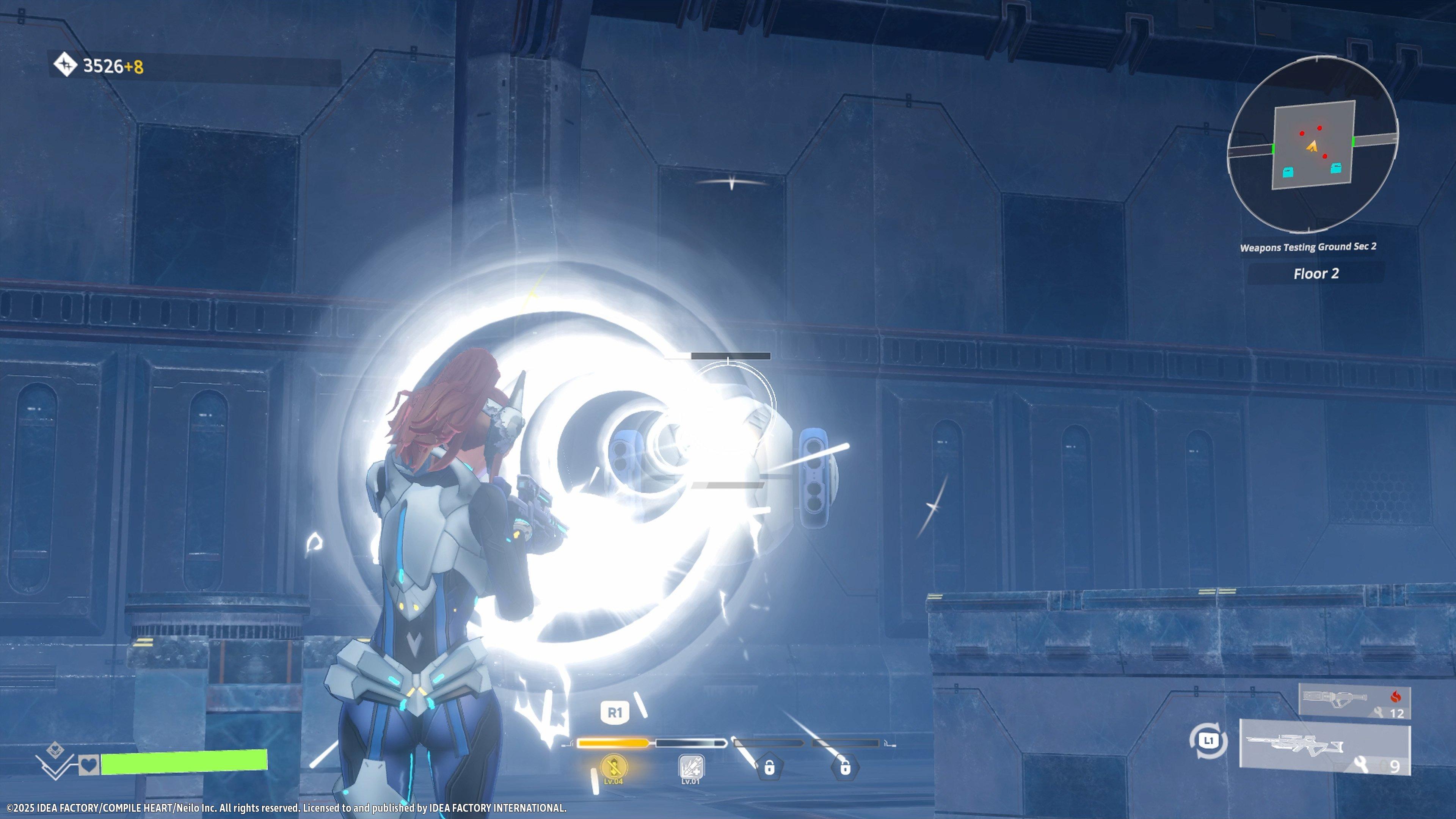
Task: Activate the golden Lv.04 skill icon
Action: coord(613,767)
